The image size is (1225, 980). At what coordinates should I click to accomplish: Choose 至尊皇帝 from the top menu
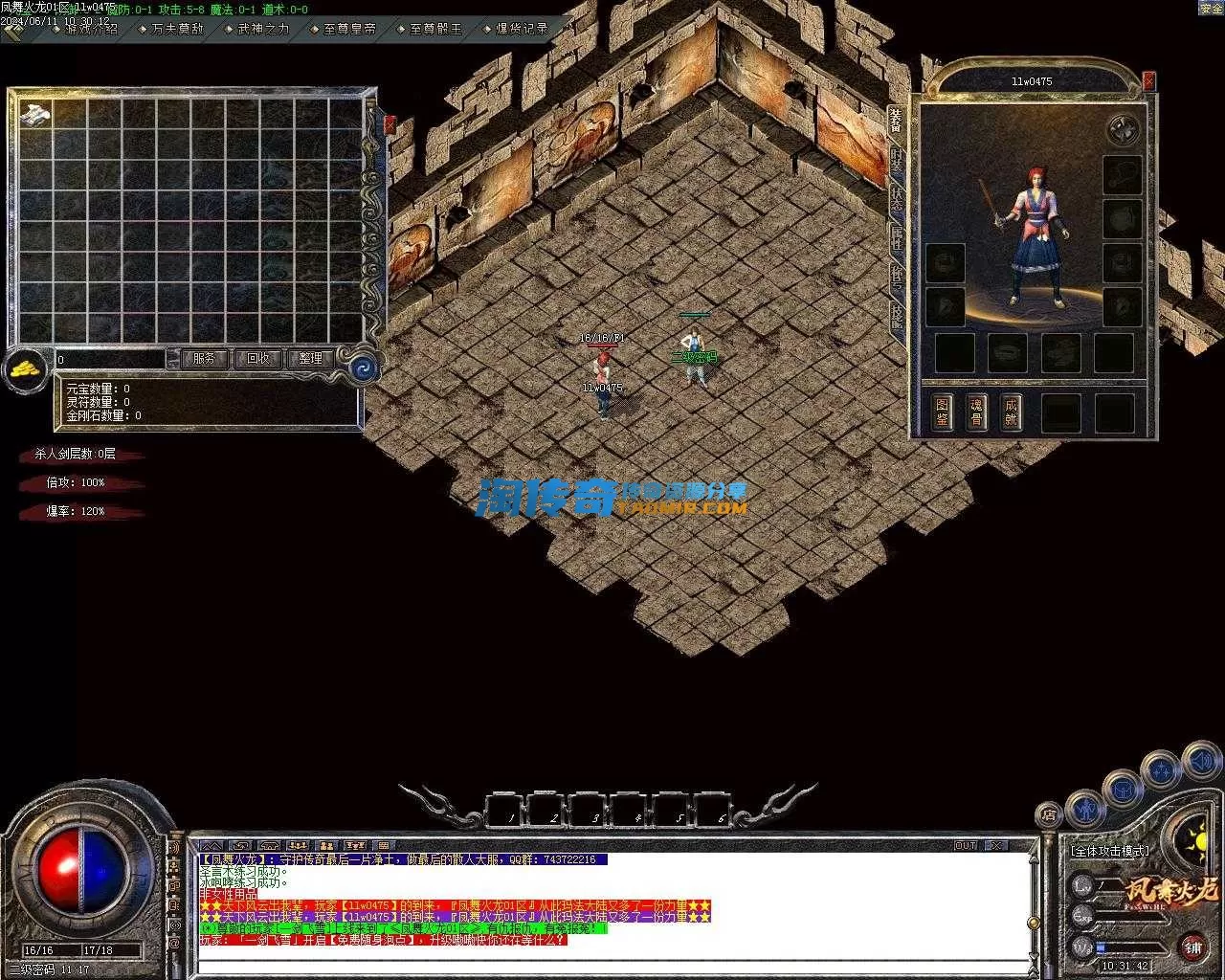(348, 29)
